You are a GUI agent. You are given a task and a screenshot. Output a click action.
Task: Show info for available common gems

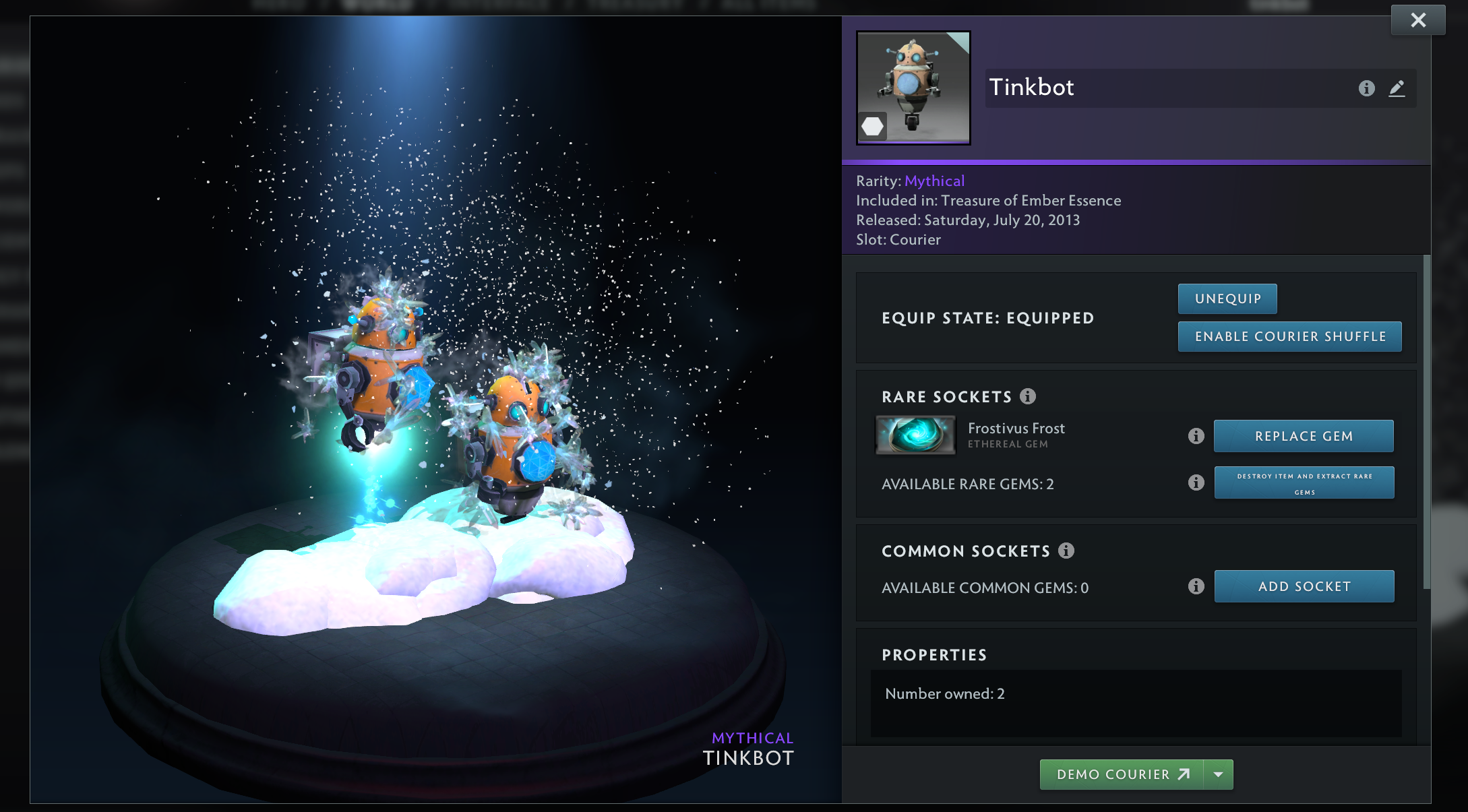[x=1196, y=586]
